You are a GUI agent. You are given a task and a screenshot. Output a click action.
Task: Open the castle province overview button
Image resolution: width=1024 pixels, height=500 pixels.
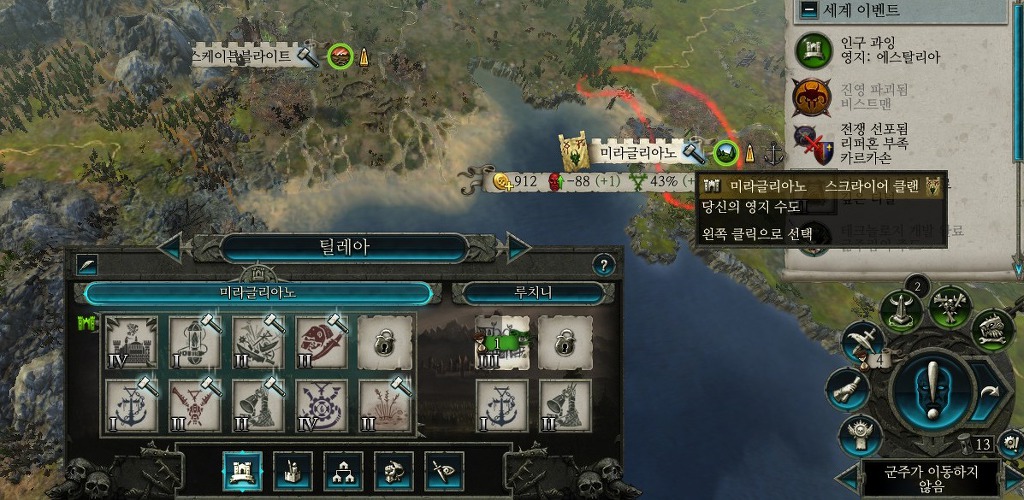pyautogui.click(x=241, y=471)
